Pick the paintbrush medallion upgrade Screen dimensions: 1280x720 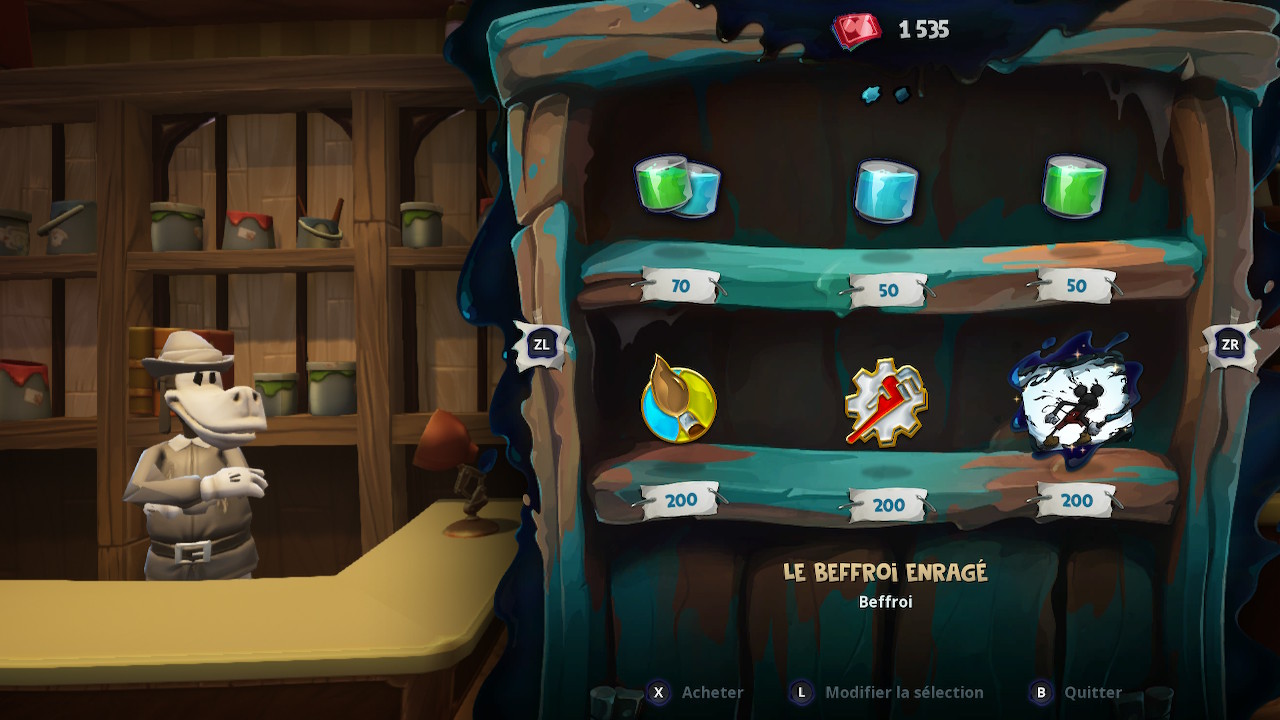pyautogui.click(x=678, y=400)
